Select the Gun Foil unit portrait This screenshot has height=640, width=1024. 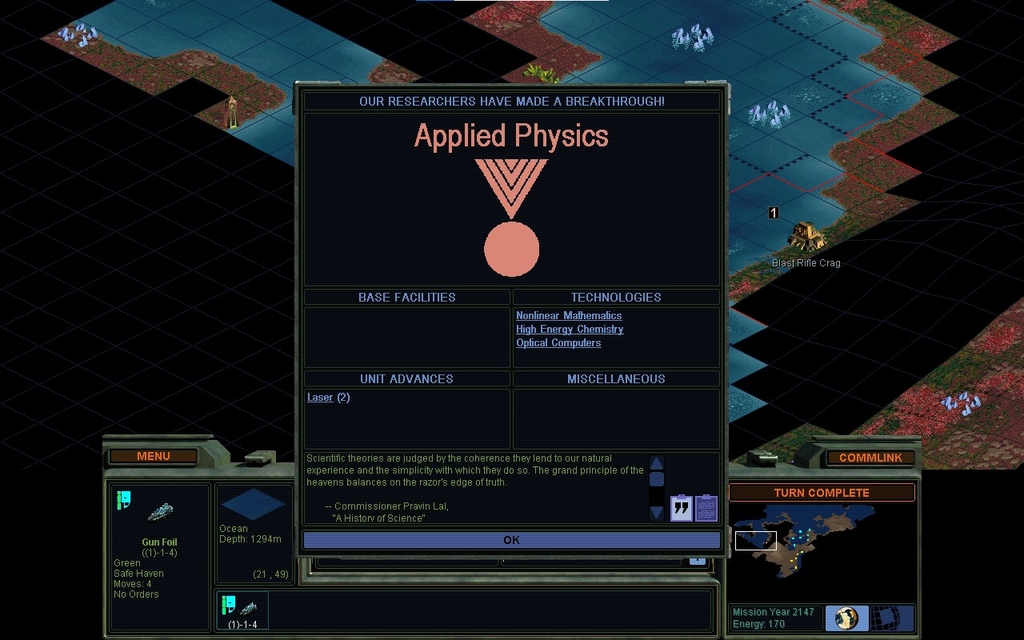tap(161, 512)
